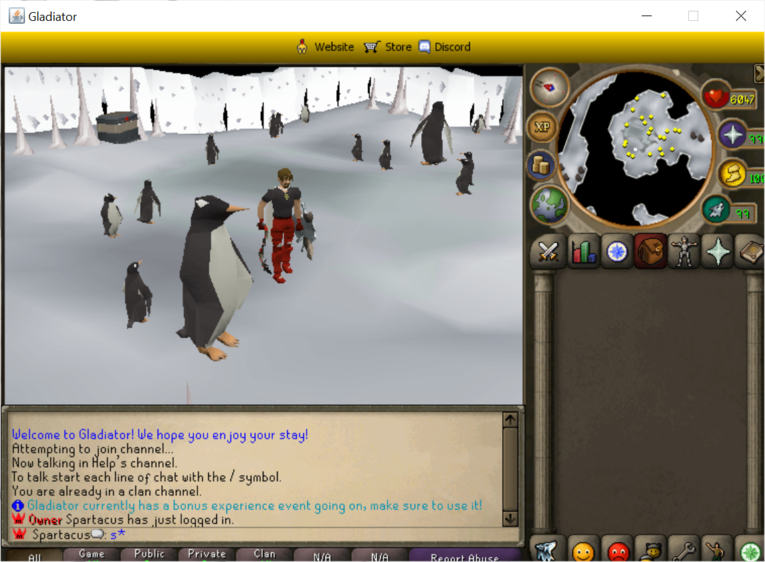Image resolution: width=765 pixels, height=562 pixels.
Task: Open the Store link
Action: tap(387, 47)
